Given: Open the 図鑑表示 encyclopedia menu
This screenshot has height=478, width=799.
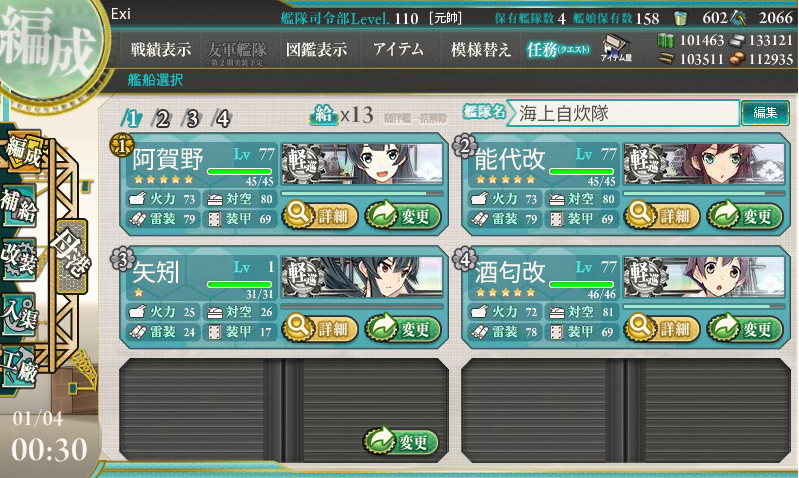Looking at the screenshot, I should [x=316, y=49].
